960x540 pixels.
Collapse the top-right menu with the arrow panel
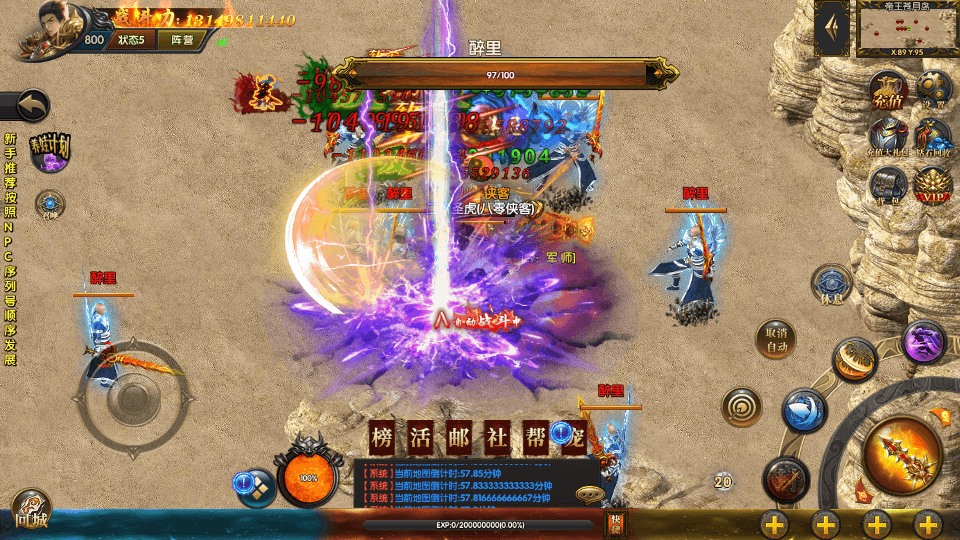click(832, 29)
